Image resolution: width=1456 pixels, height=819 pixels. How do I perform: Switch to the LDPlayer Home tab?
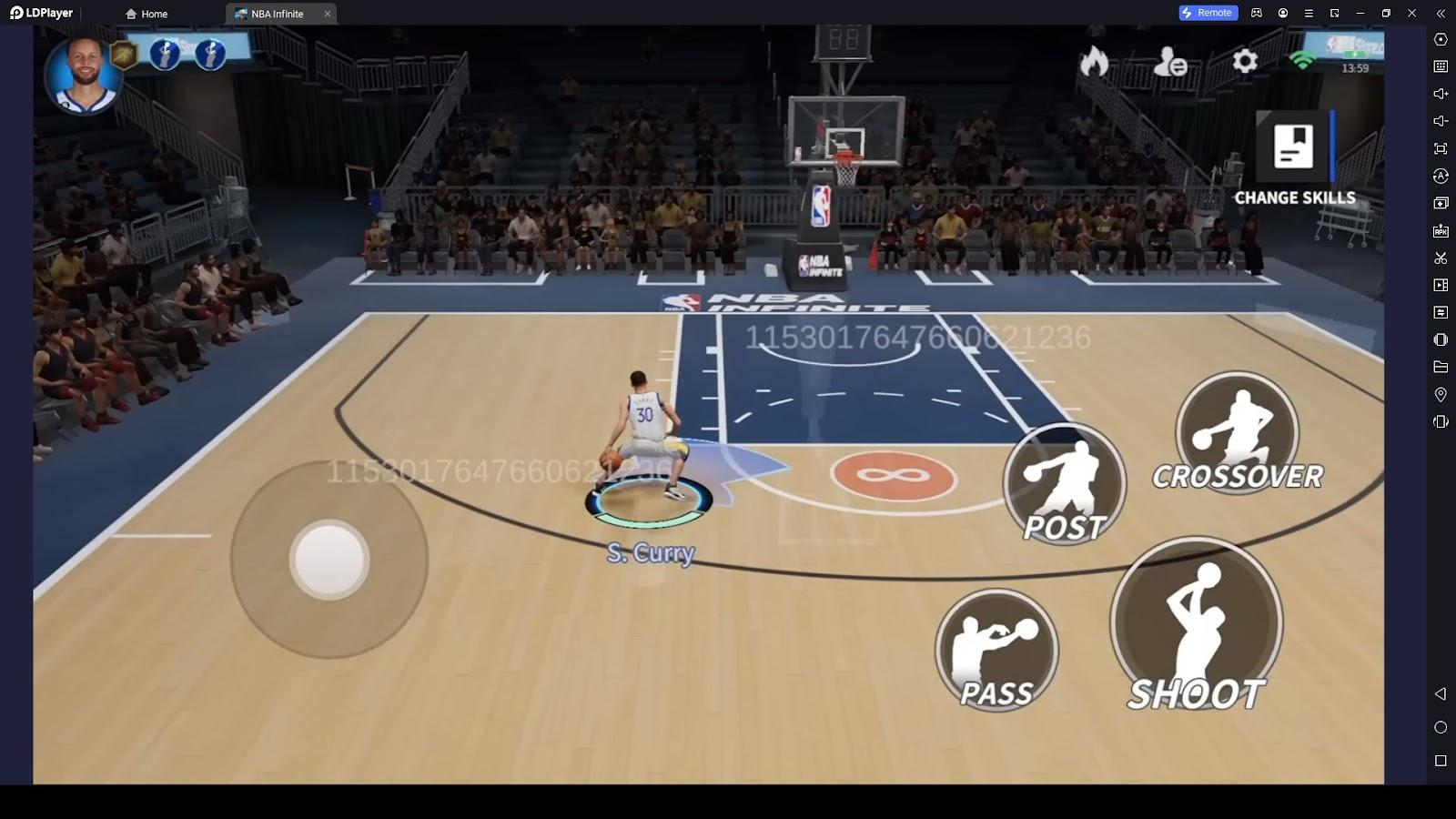click(x=147, y=14)
